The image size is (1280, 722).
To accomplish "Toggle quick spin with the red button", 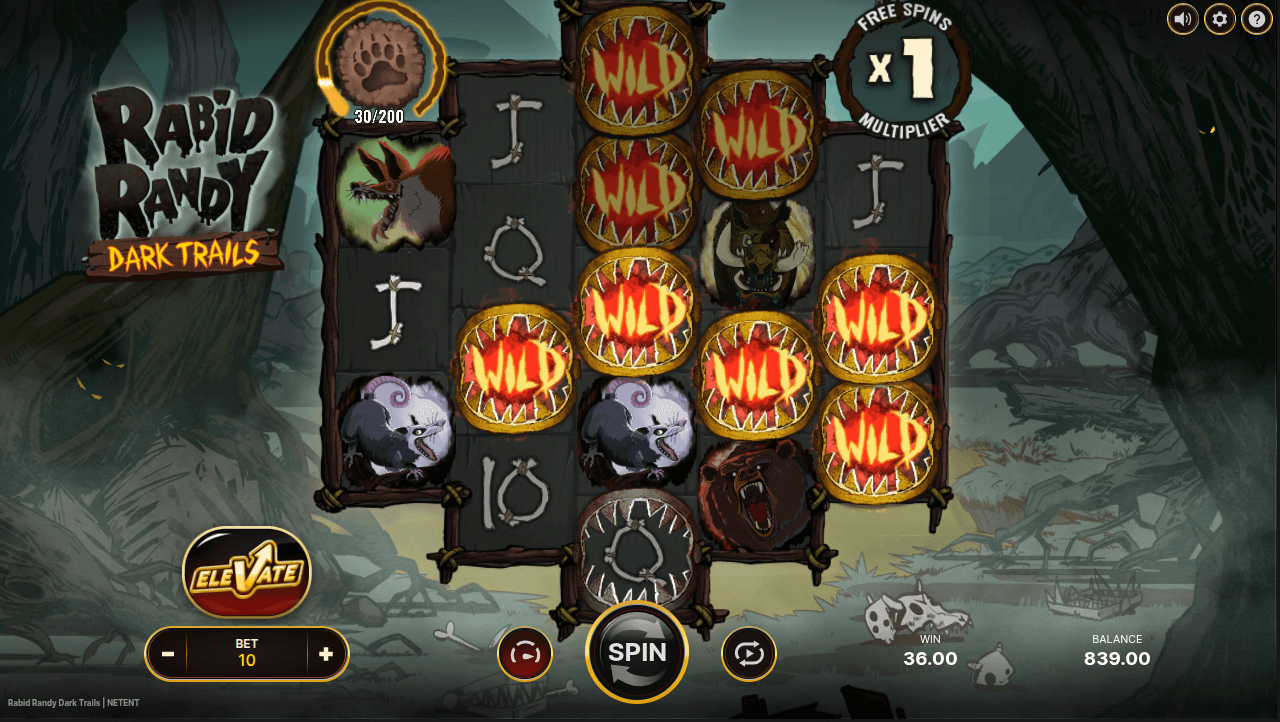I will pos(525,654).
